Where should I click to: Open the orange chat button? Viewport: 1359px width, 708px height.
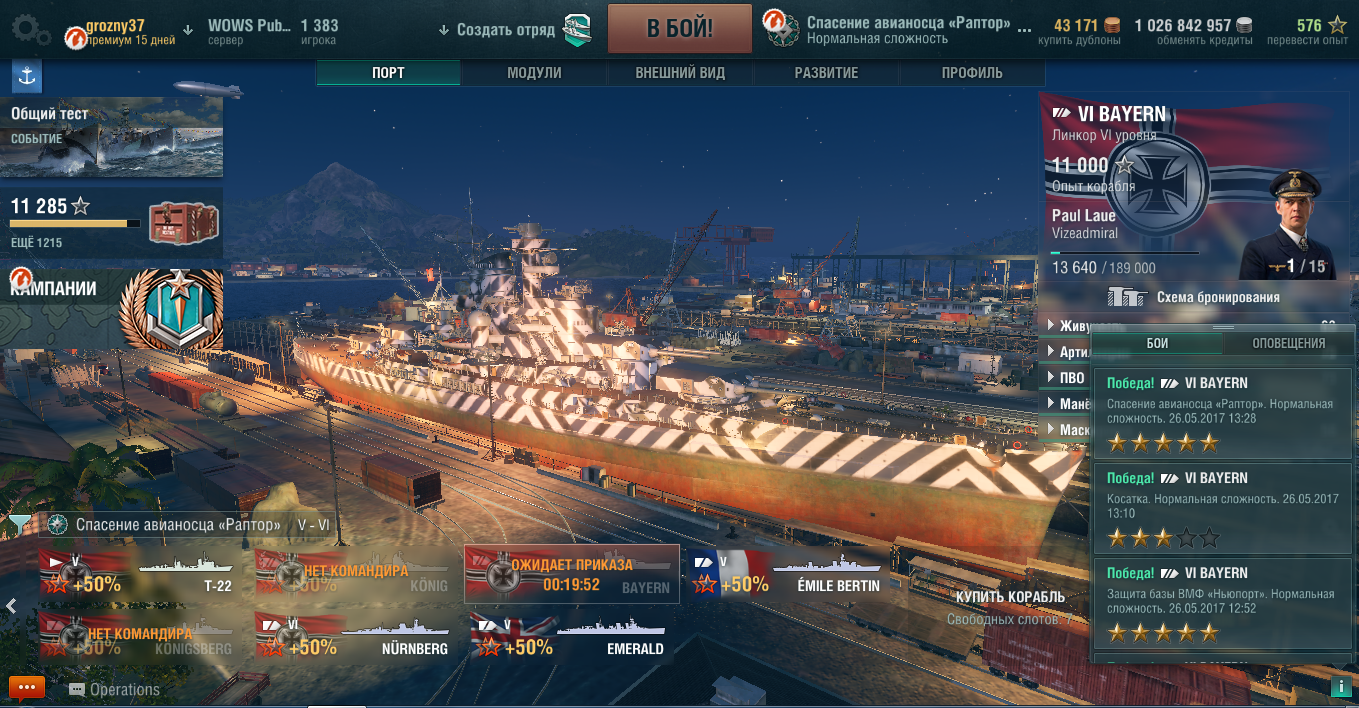tap(26, 688)
